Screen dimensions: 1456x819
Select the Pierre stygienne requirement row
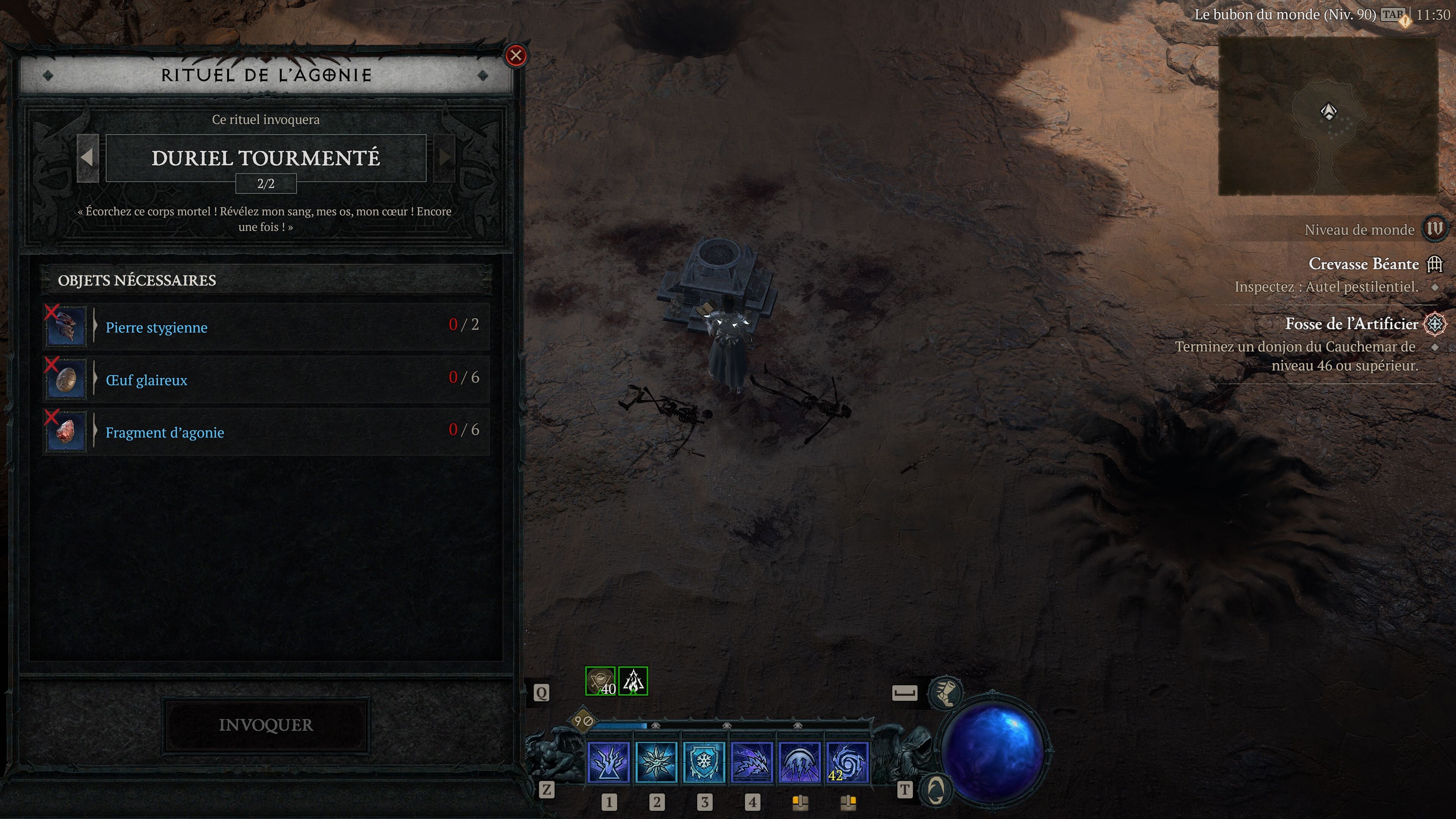pyautogui.click(x=266, y=327)
